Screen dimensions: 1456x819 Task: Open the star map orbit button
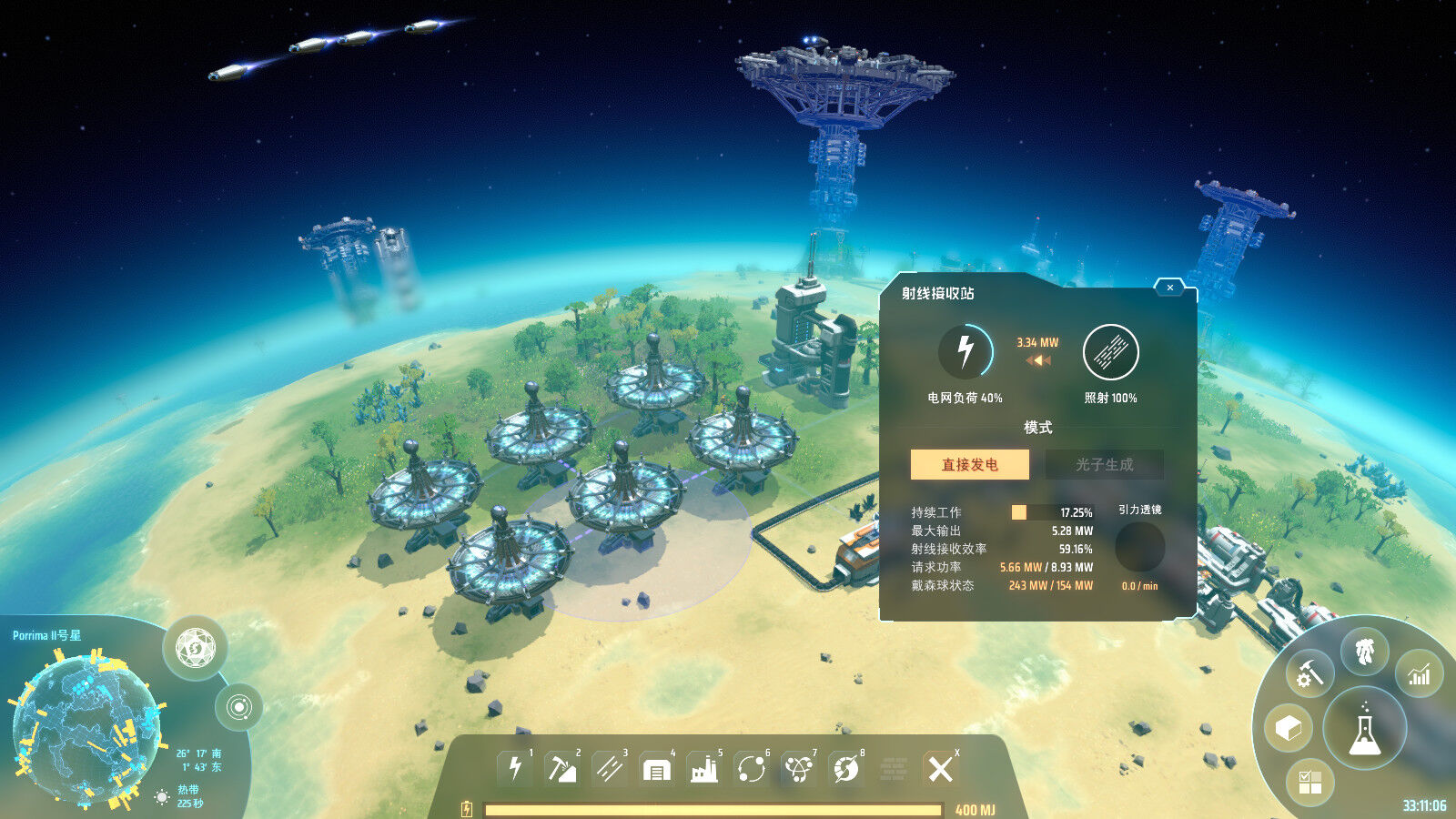tap(239, 707)
